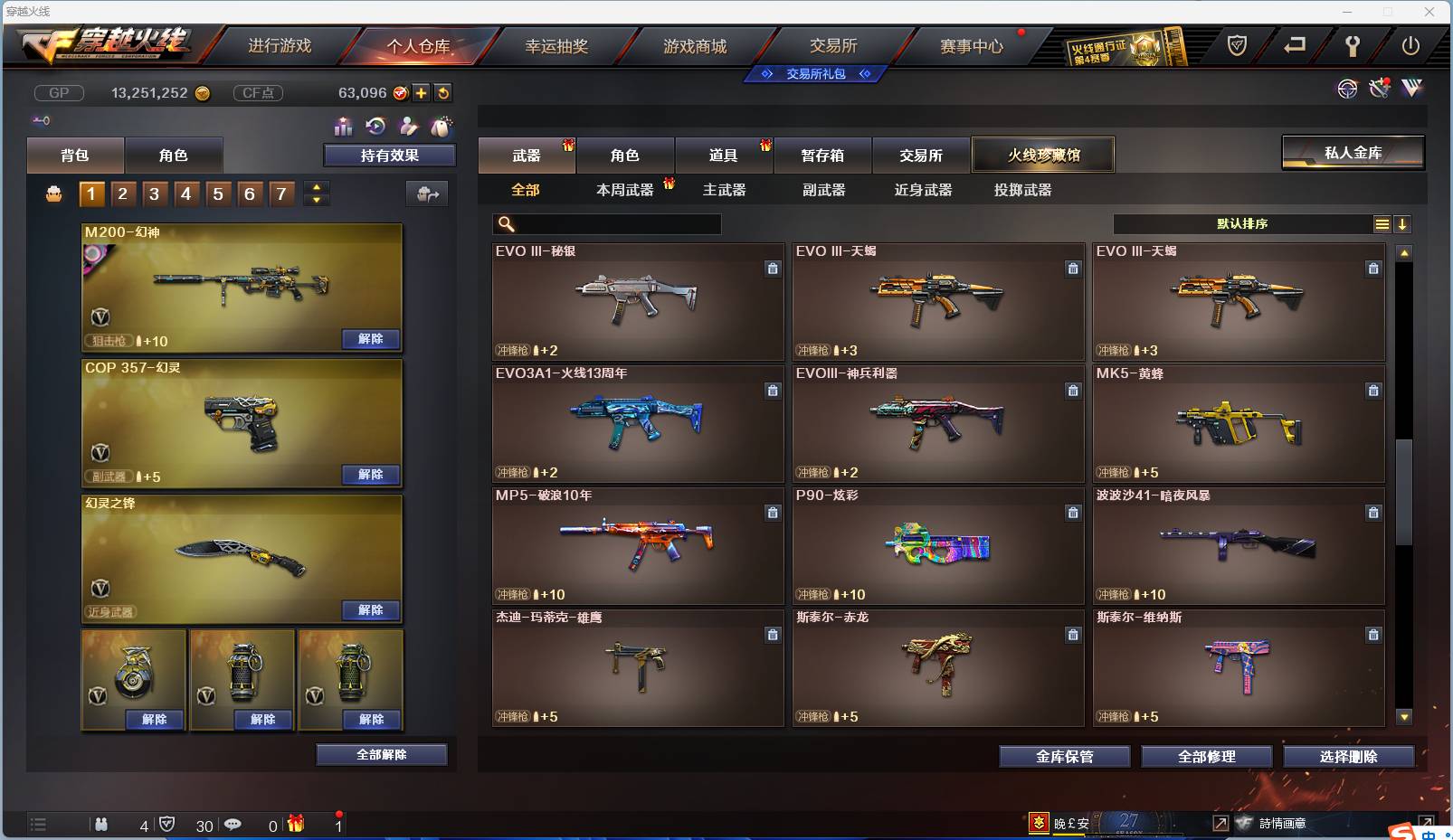The image size is (1453, 840).
Task: Open the V esports logo icon top right
Action: click(x=1411, y=89)
